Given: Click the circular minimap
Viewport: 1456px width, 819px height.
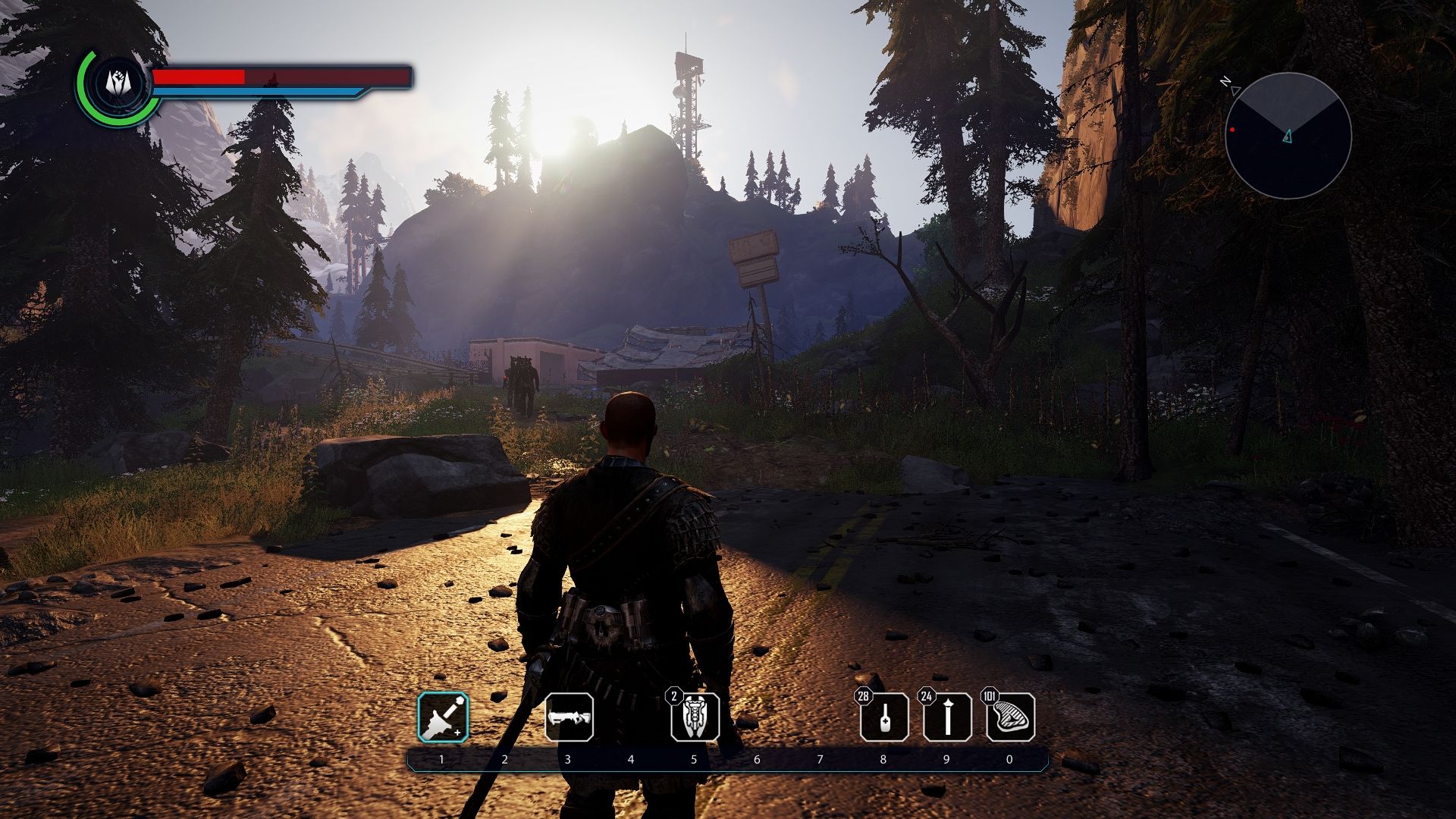Looking at the screenshot, I should pos(1288,136).
